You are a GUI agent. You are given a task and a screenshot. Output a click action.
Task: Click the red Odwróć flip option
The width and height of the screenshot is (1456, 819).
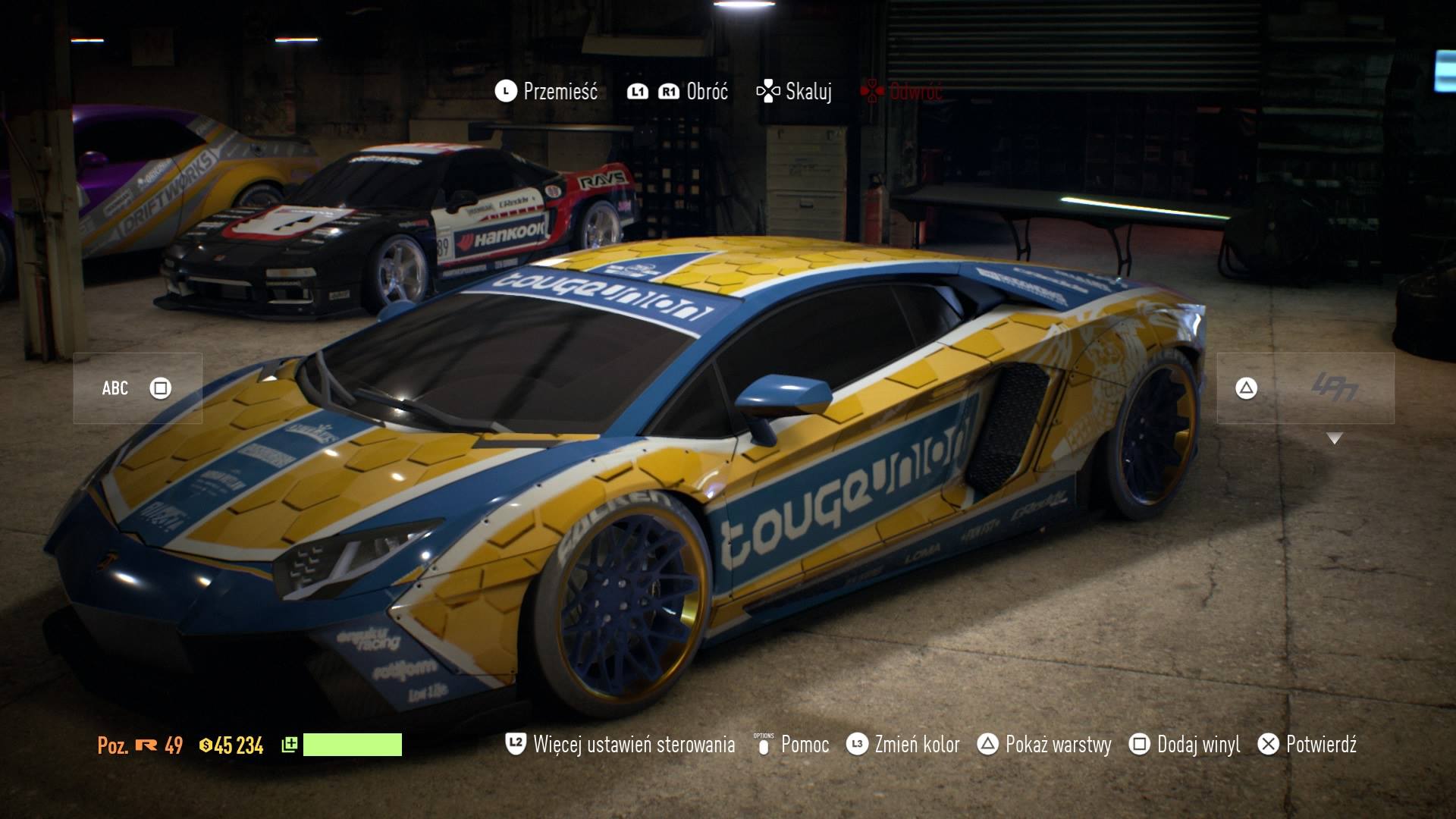pyautogui.click(x=901, y=92)
